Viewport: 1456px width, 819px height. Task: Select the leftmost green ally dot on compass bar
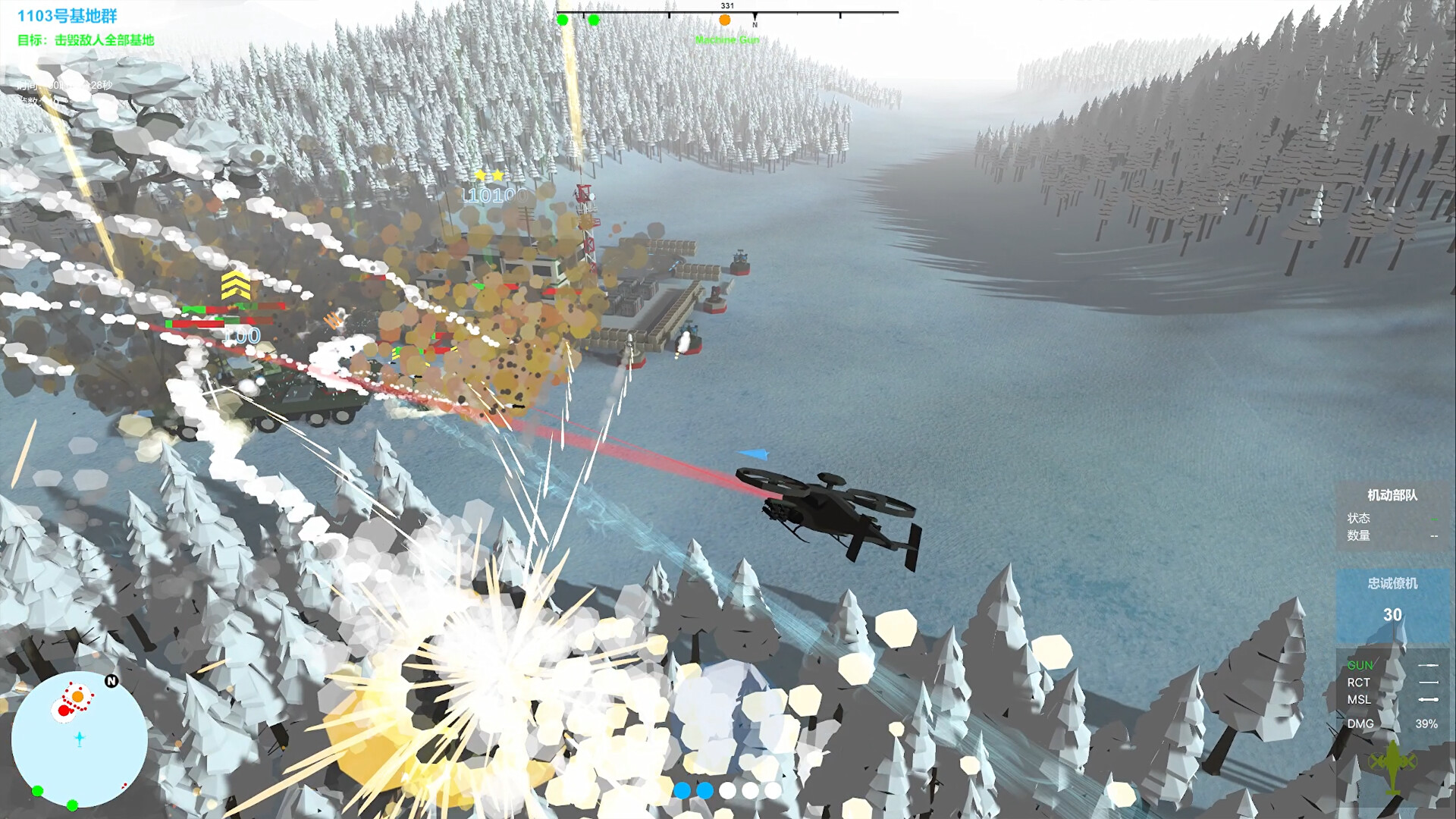(562, 21)
